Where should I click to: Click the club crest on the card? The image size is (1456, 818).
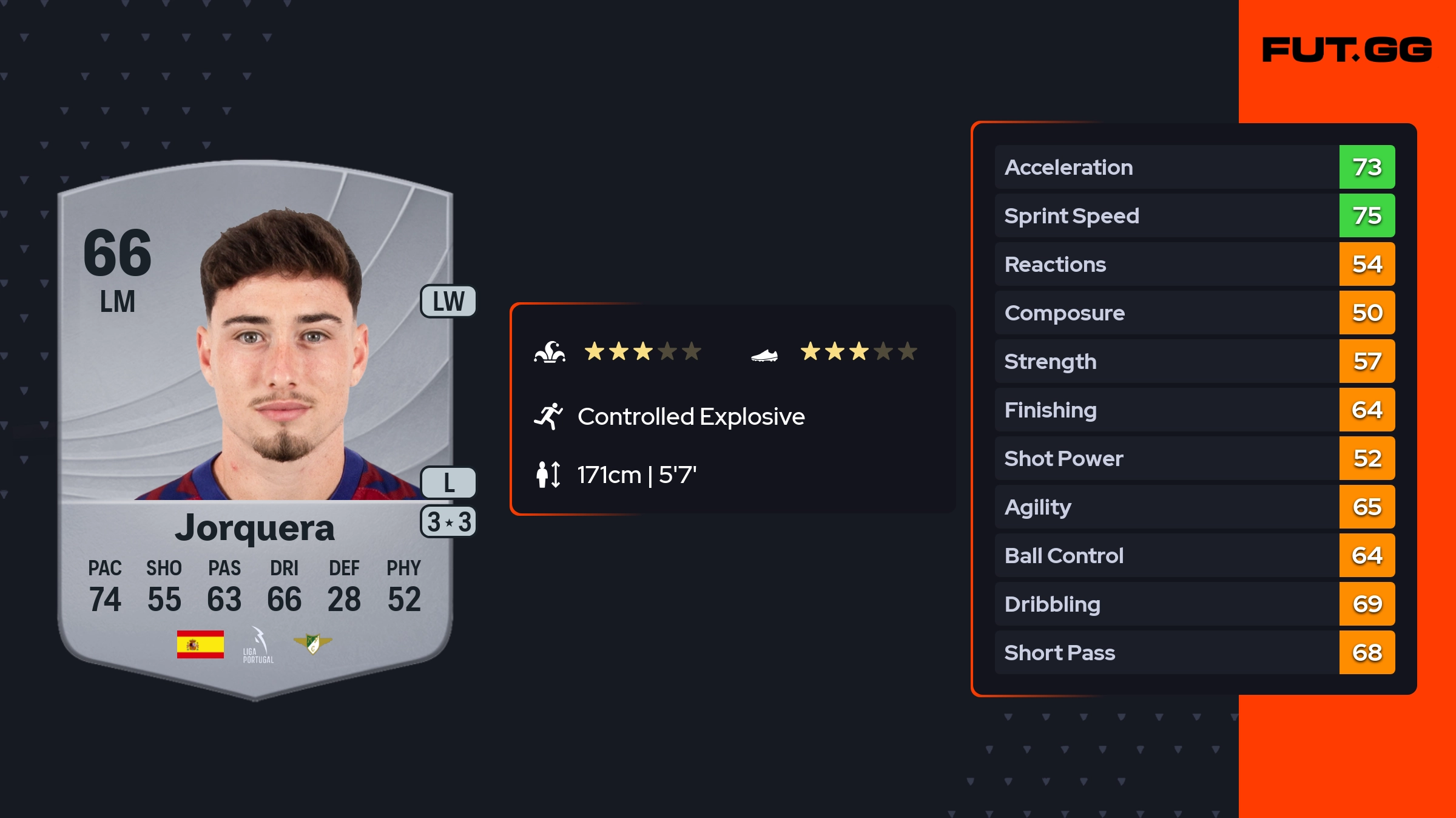[312, 643]
